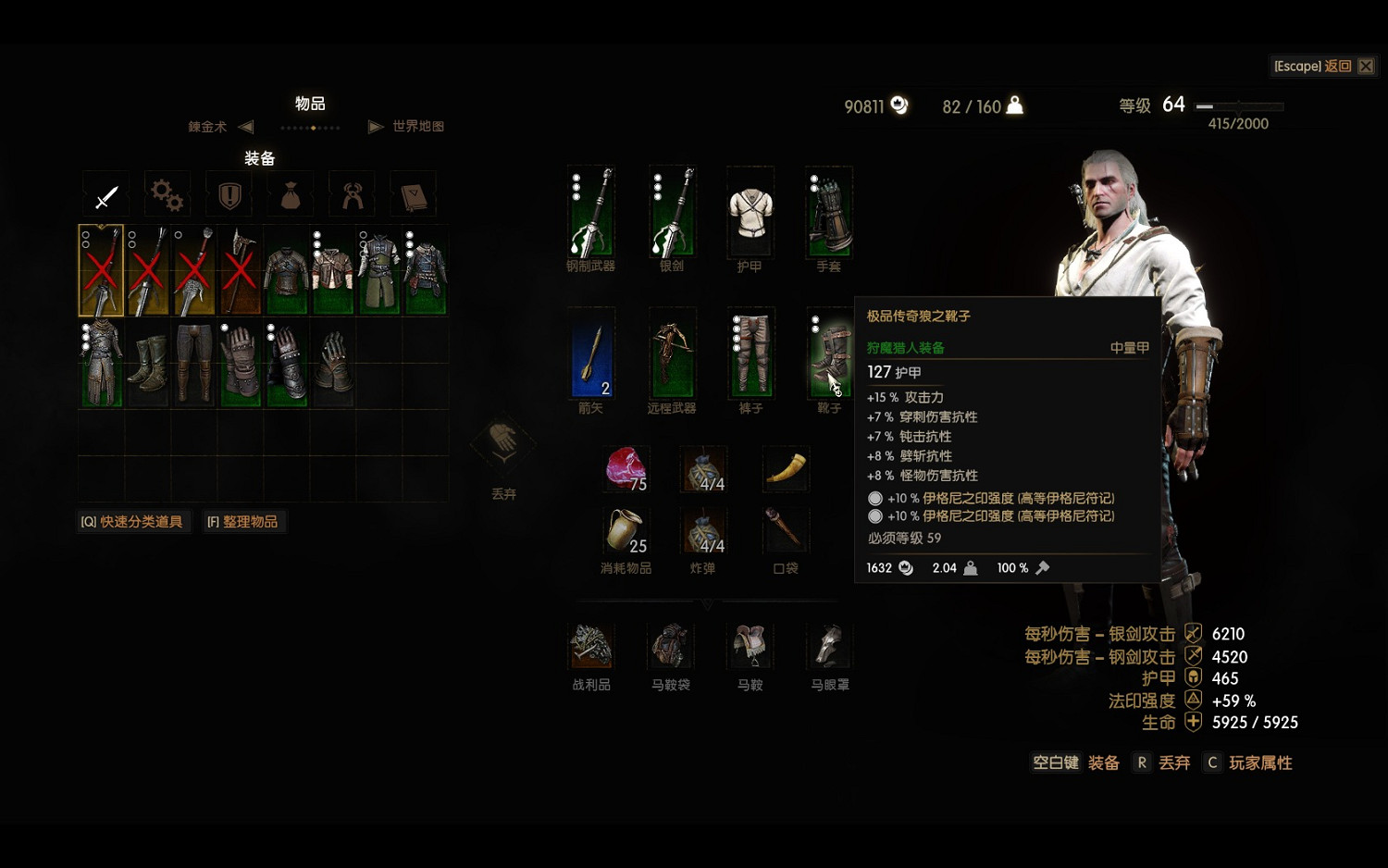Select the raw meat consumable stack of 75

coord(626,469)
